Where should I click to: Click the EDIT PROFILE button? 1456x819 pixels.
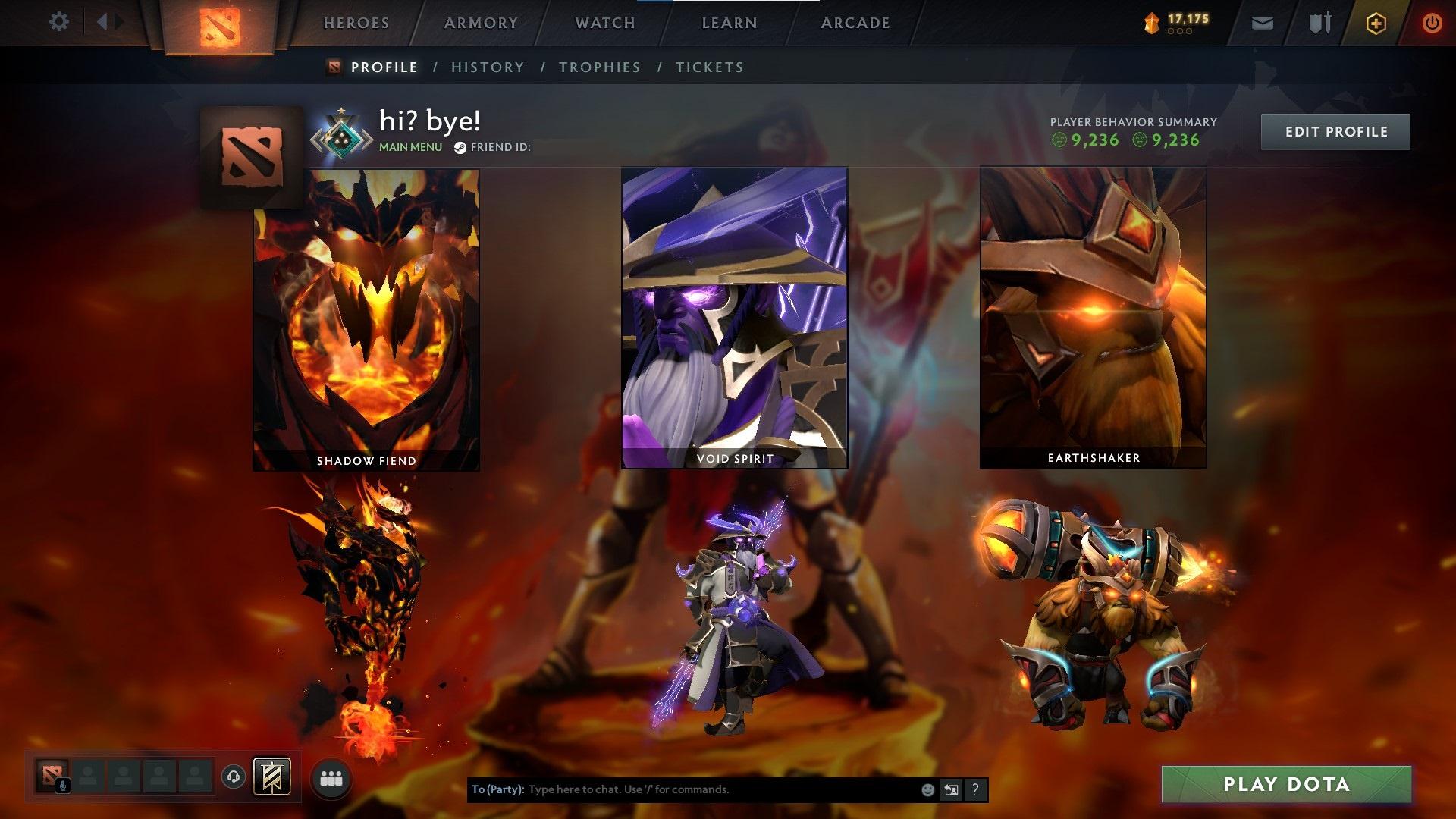coord(1335,130)
